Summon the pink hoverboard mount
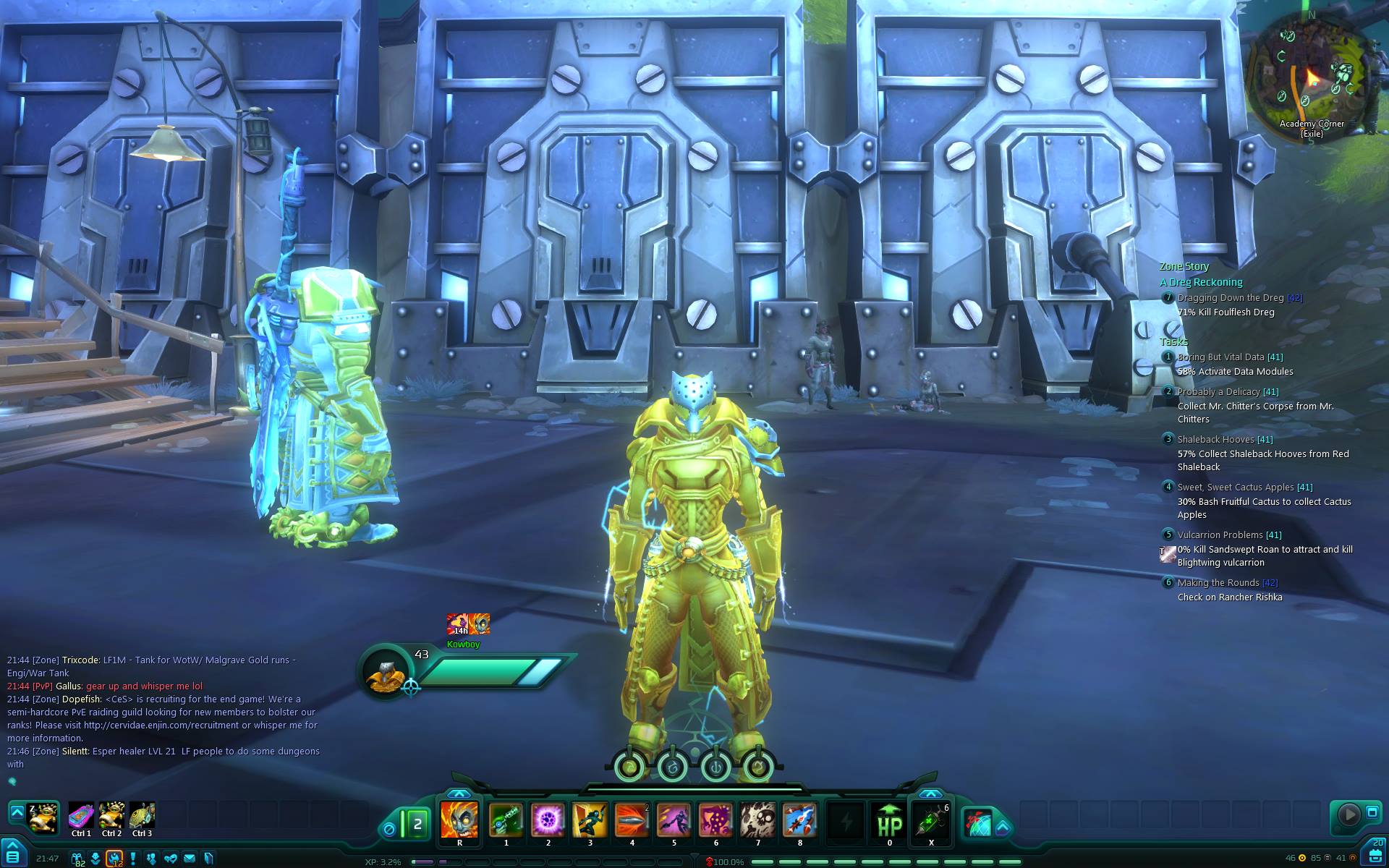This screenshot has height=868, width=1389. coord(81,816)
